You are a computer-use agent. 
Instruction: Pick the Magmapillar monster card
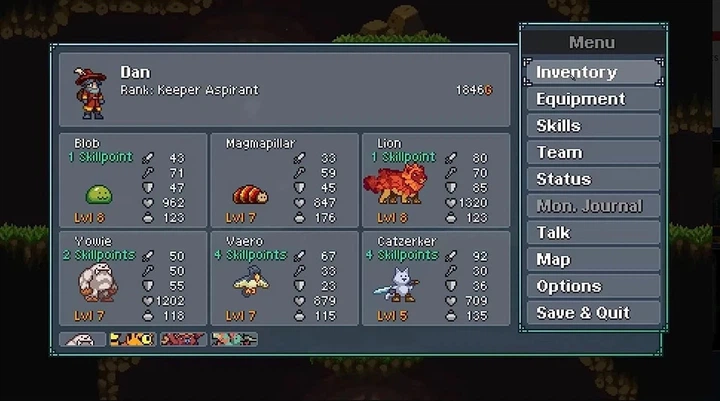pyautogui.click(x=284, y=180)
